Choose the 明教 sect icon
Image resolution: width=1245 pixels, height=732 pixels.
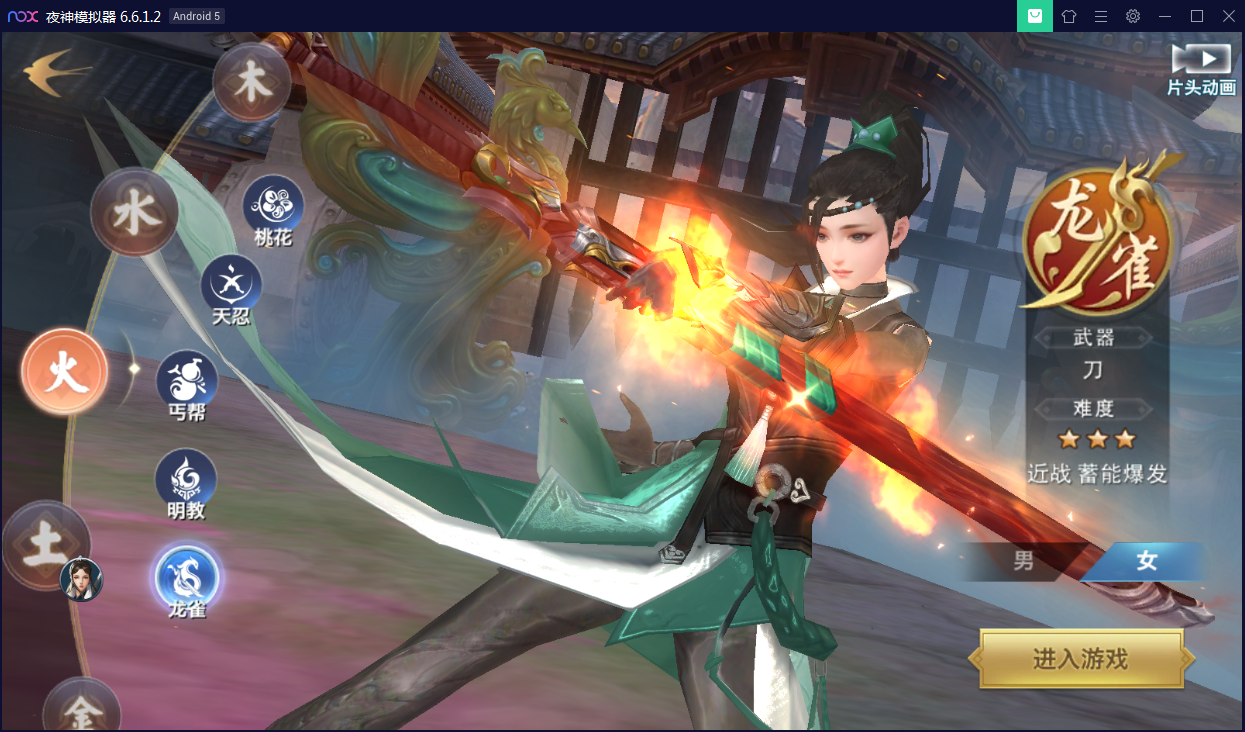coord(186,478)
